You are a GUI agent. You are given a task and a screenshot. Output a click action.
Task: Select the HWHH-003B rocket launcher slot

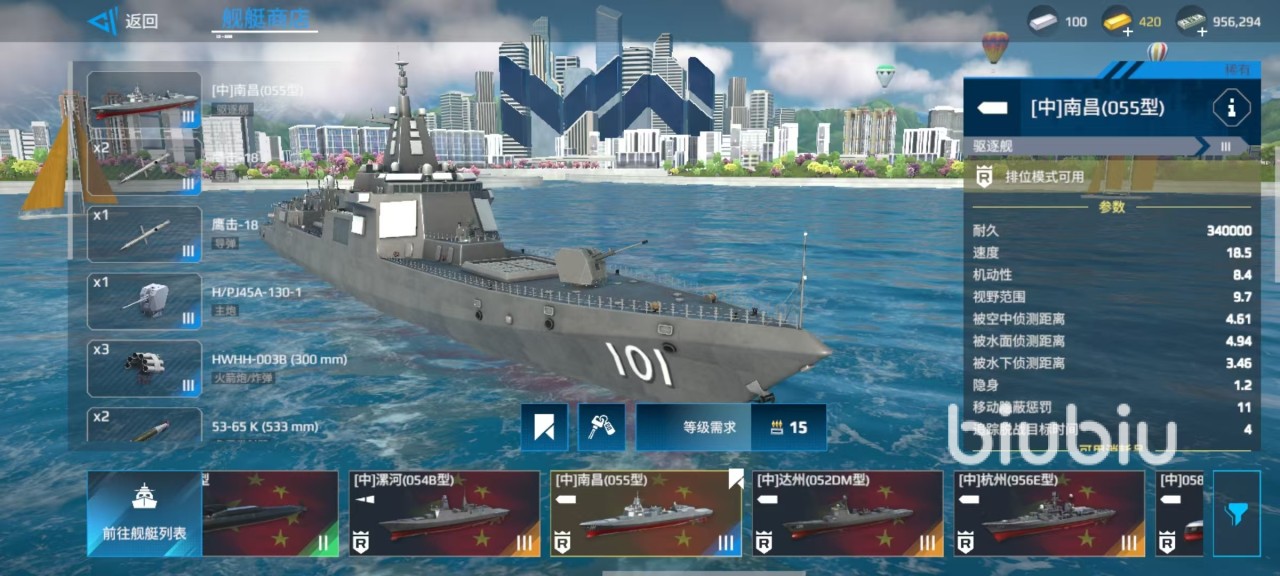(144, 368)
